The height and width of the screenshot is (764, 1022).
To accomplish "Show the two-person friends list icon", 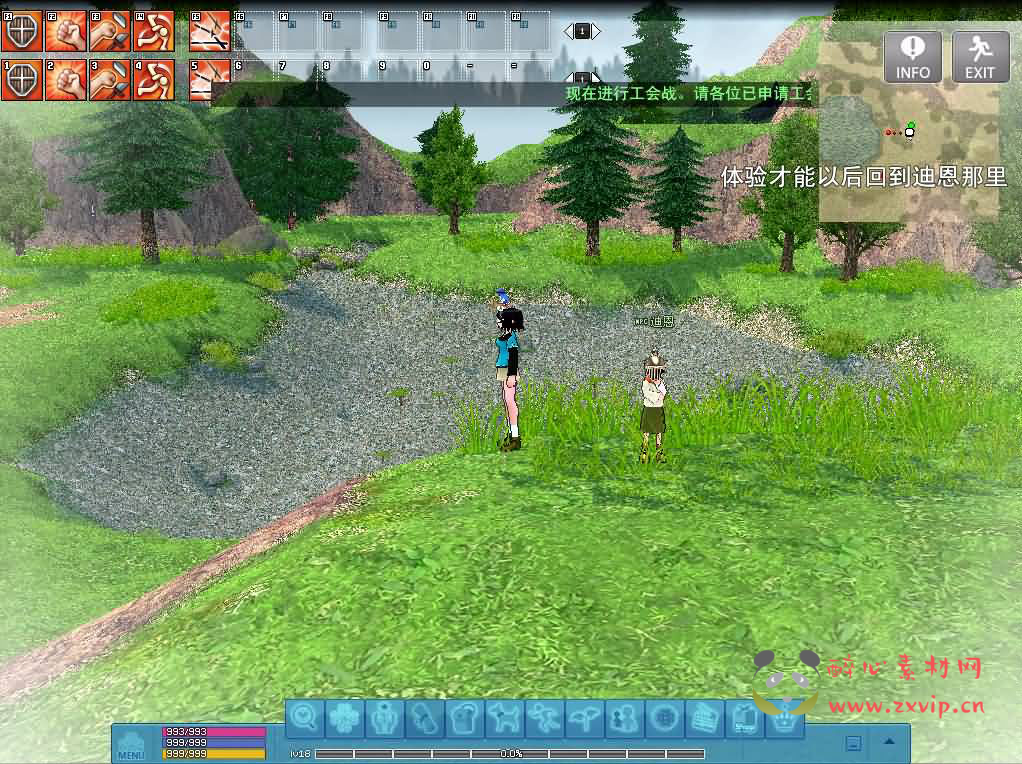I will (x=621, y=718).
